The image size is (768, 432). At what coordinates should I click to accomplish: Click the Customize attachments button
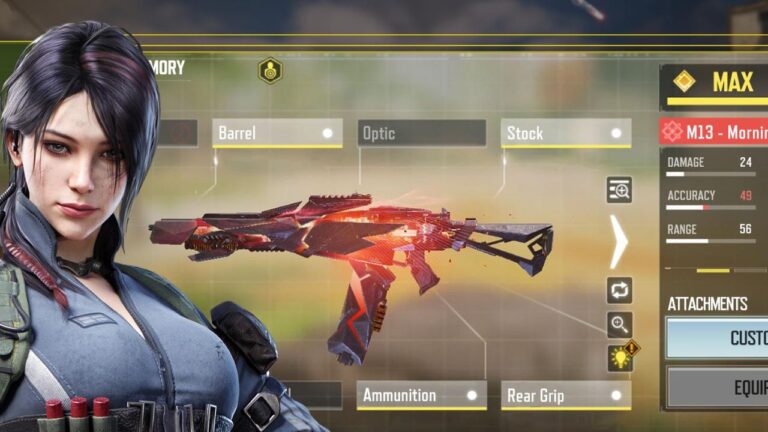(x=717, y=338)
